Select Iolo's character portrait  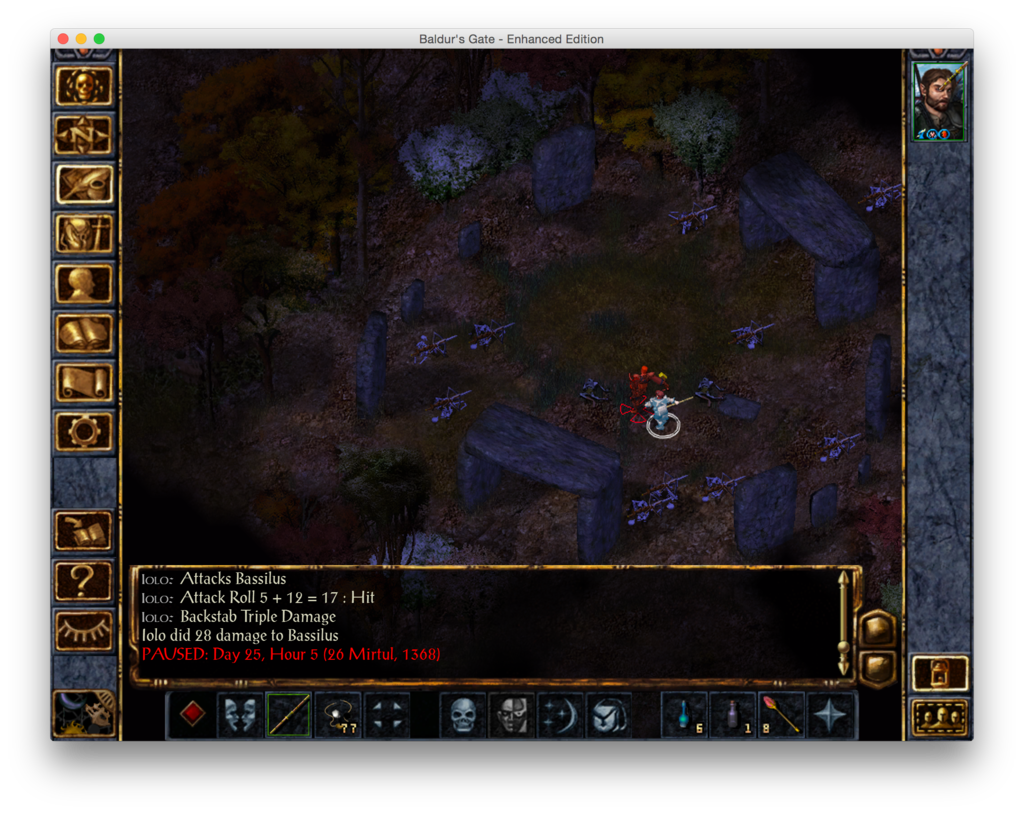point(939,103)
